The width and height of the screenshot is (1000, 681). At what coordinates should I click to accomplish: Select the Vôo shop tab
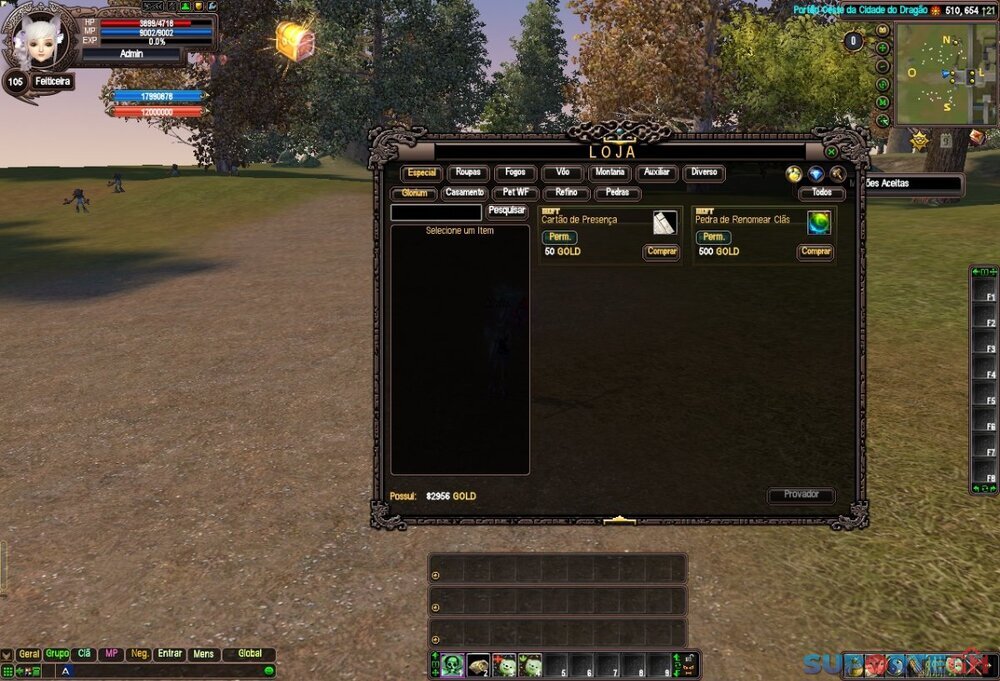(x=562, y=173)
